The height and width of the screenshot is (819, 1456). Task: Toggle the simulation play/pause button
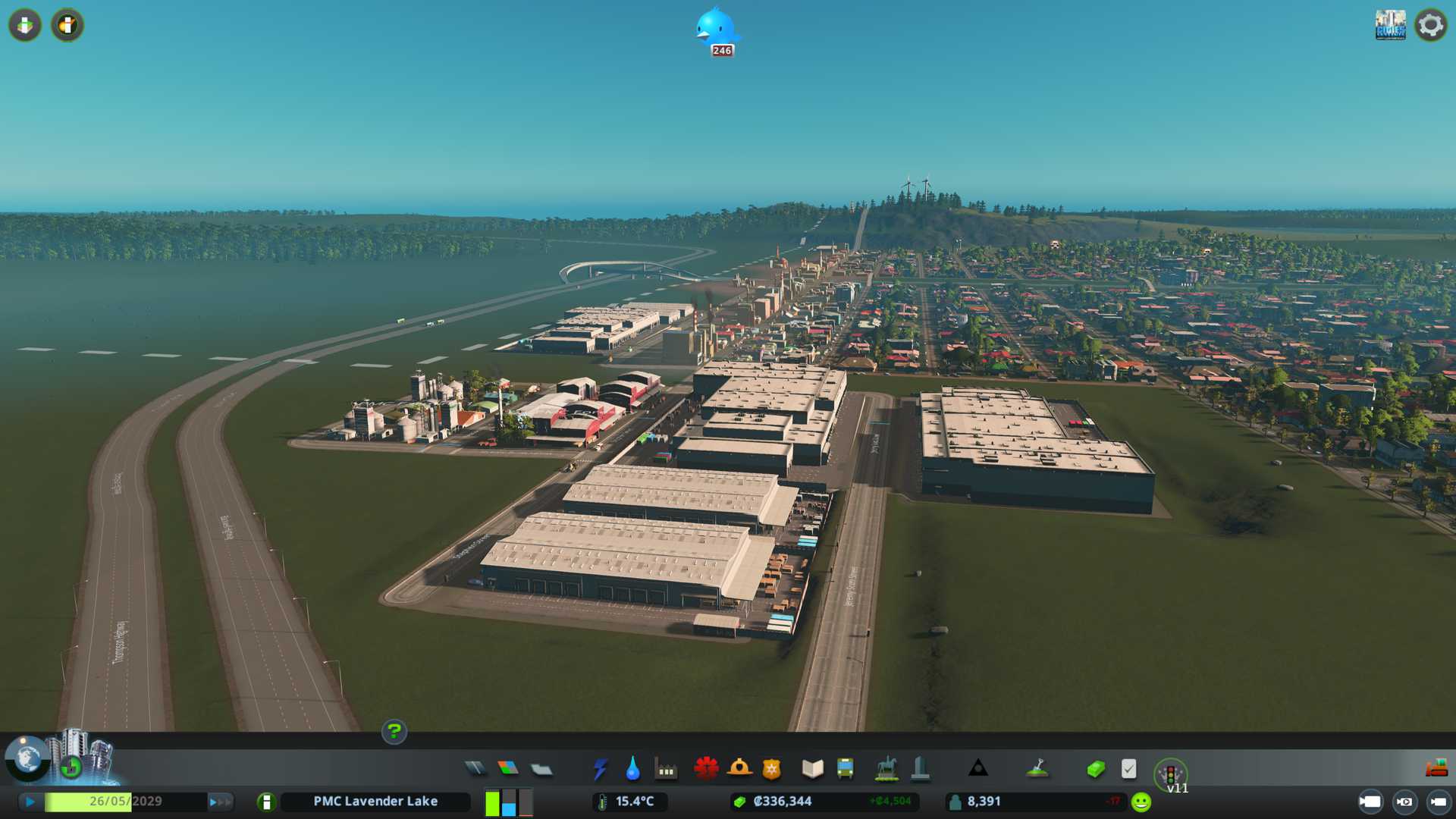click(30, 802)
